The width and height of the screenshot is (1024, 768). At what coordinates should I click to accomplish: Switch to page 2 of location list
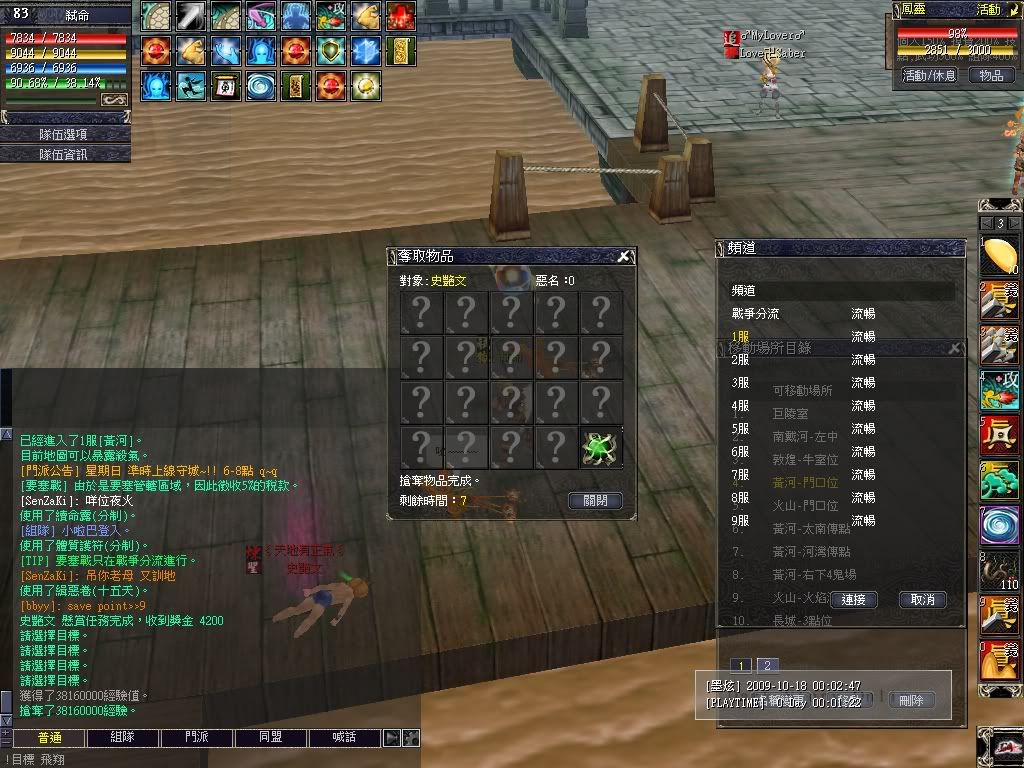tap(767, 666)
